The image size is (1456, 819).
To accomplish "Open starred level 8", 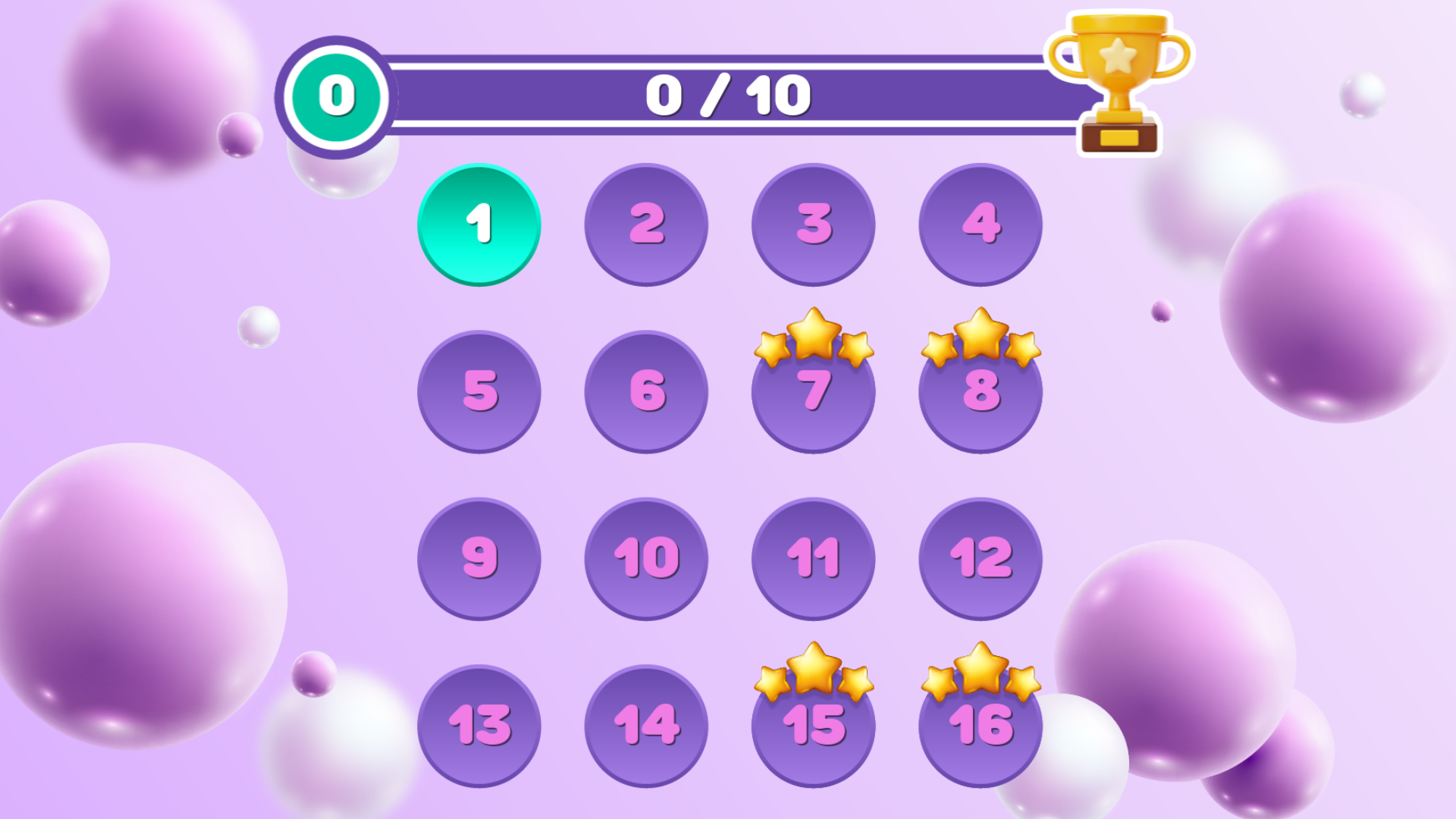I will click(x=980, y=394).
